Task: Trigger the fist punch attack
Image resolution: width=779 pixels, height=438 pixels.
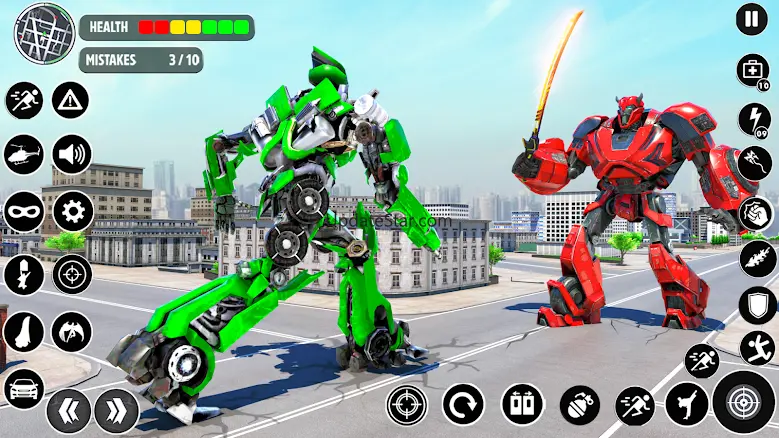Action: (x=754, y=214)
